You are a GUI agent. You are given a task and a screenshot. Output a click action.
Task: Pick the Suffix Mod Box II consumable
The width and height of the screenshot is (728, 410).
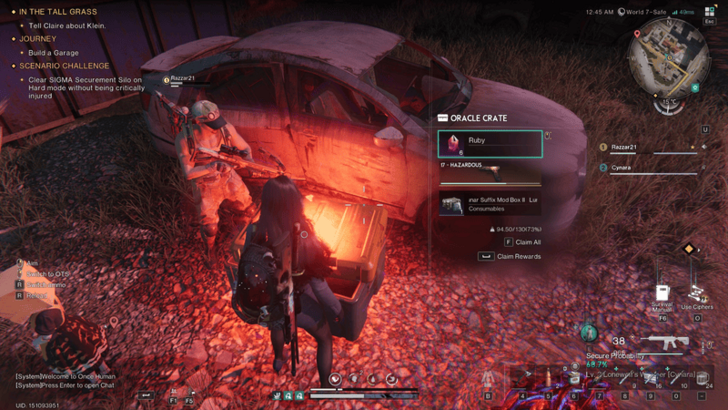490,204
